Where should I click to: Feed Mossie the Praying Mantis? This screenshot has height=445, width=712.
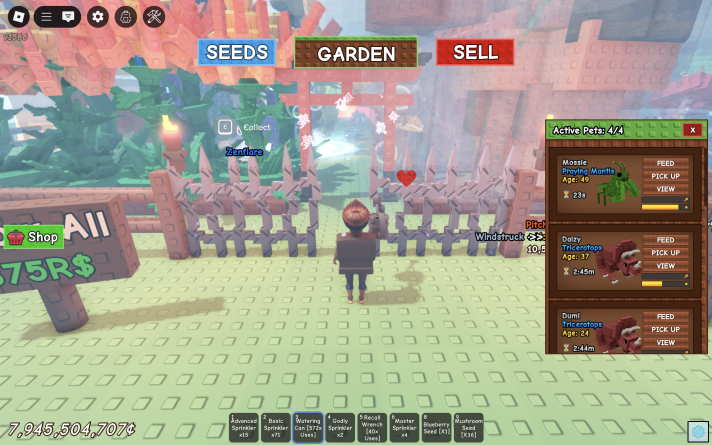(665, 163)
